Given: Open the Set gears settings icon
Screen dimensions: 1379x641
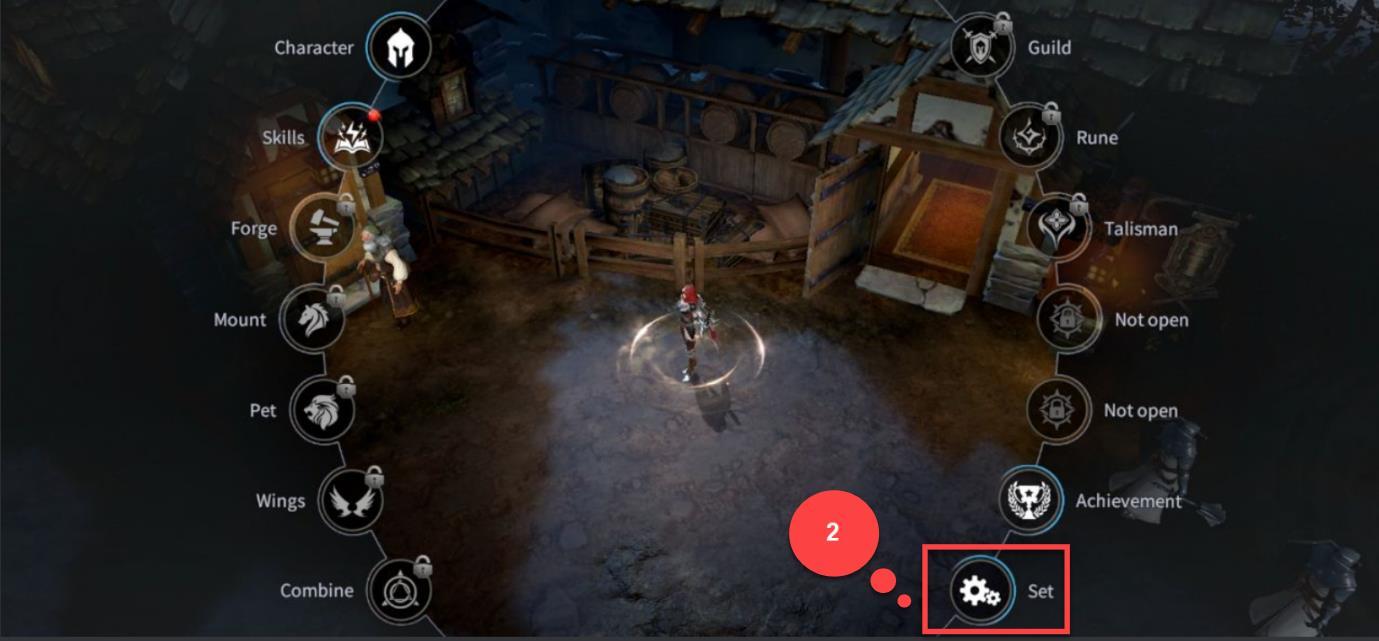Looking at the screenshot, I should [x=981, y=591].
